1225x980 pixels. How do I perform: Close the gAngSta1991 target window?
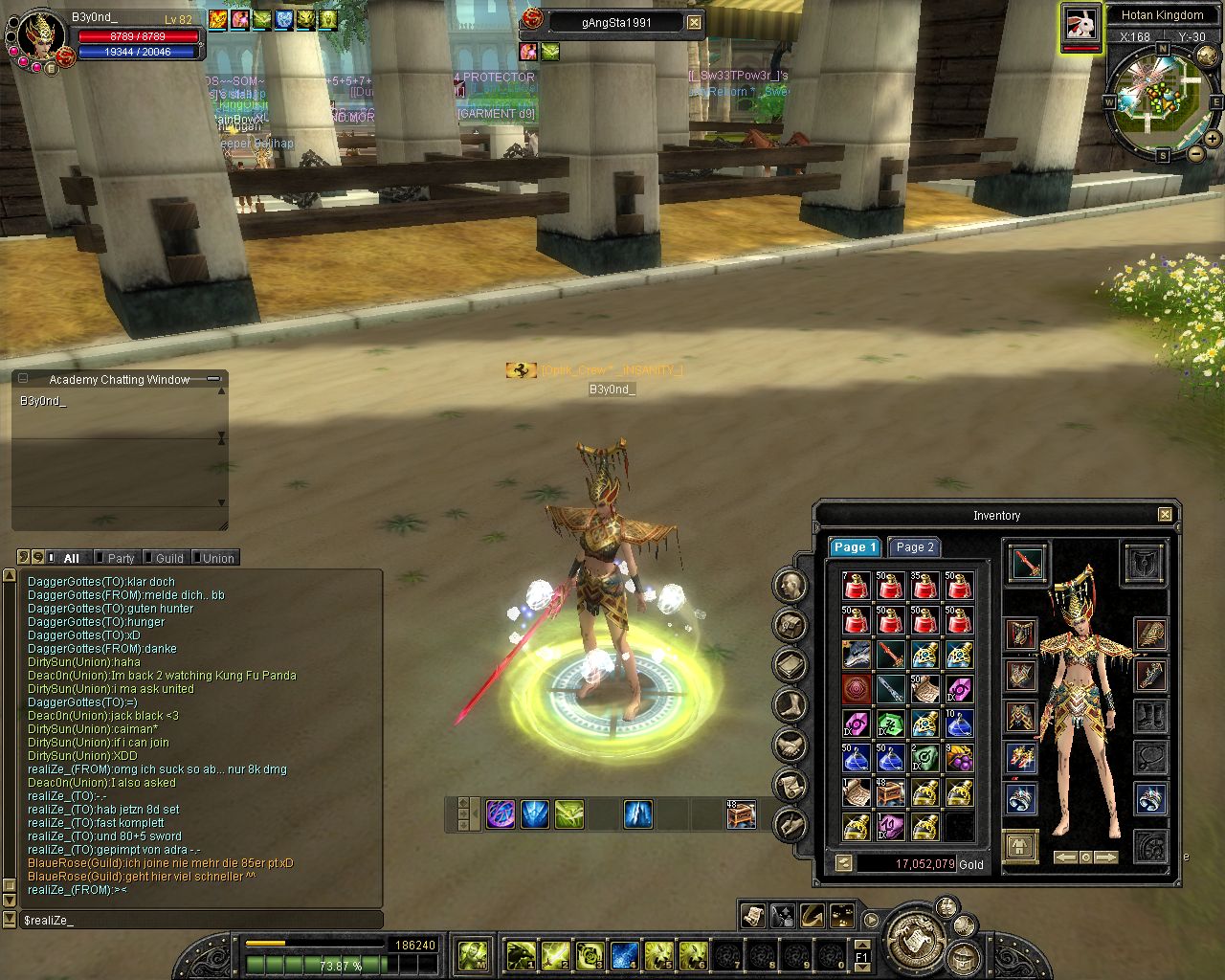click(694, 22)
